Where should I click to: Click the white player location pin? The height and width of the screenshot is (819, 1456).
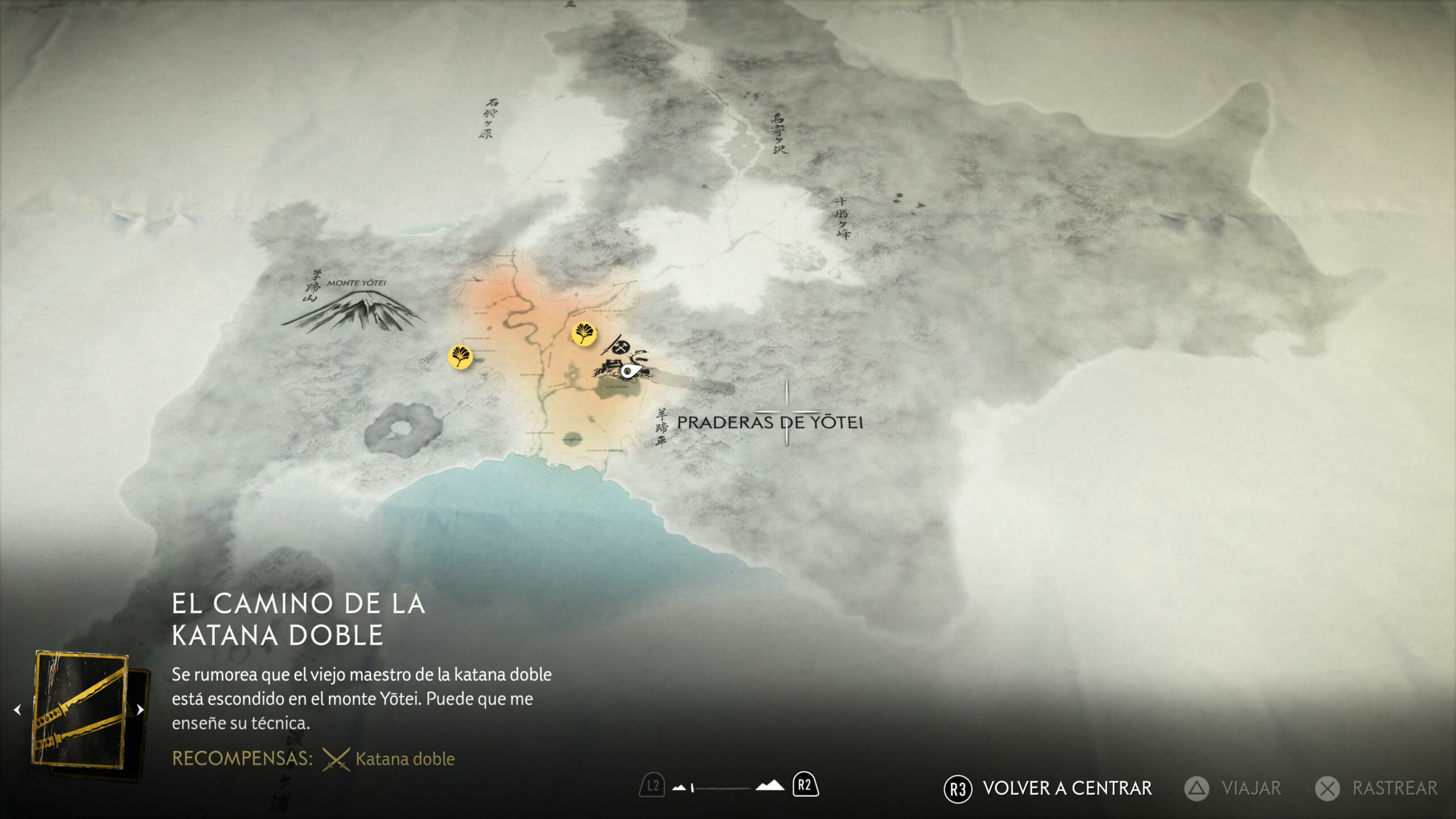(627, 371)
